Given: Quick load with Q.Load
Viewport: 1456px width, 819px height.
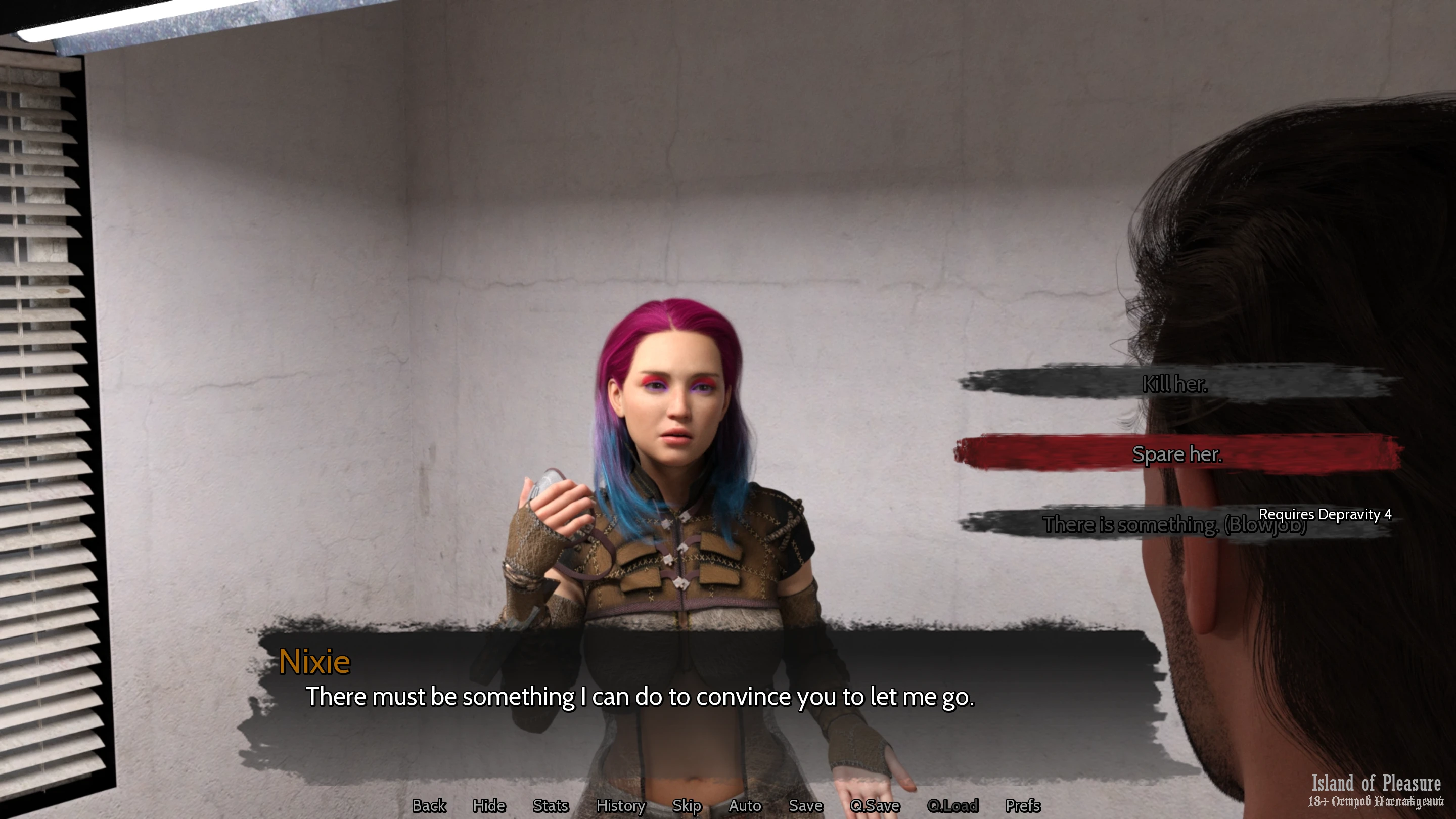Looking at the screenshot, I should click(952, 805).
